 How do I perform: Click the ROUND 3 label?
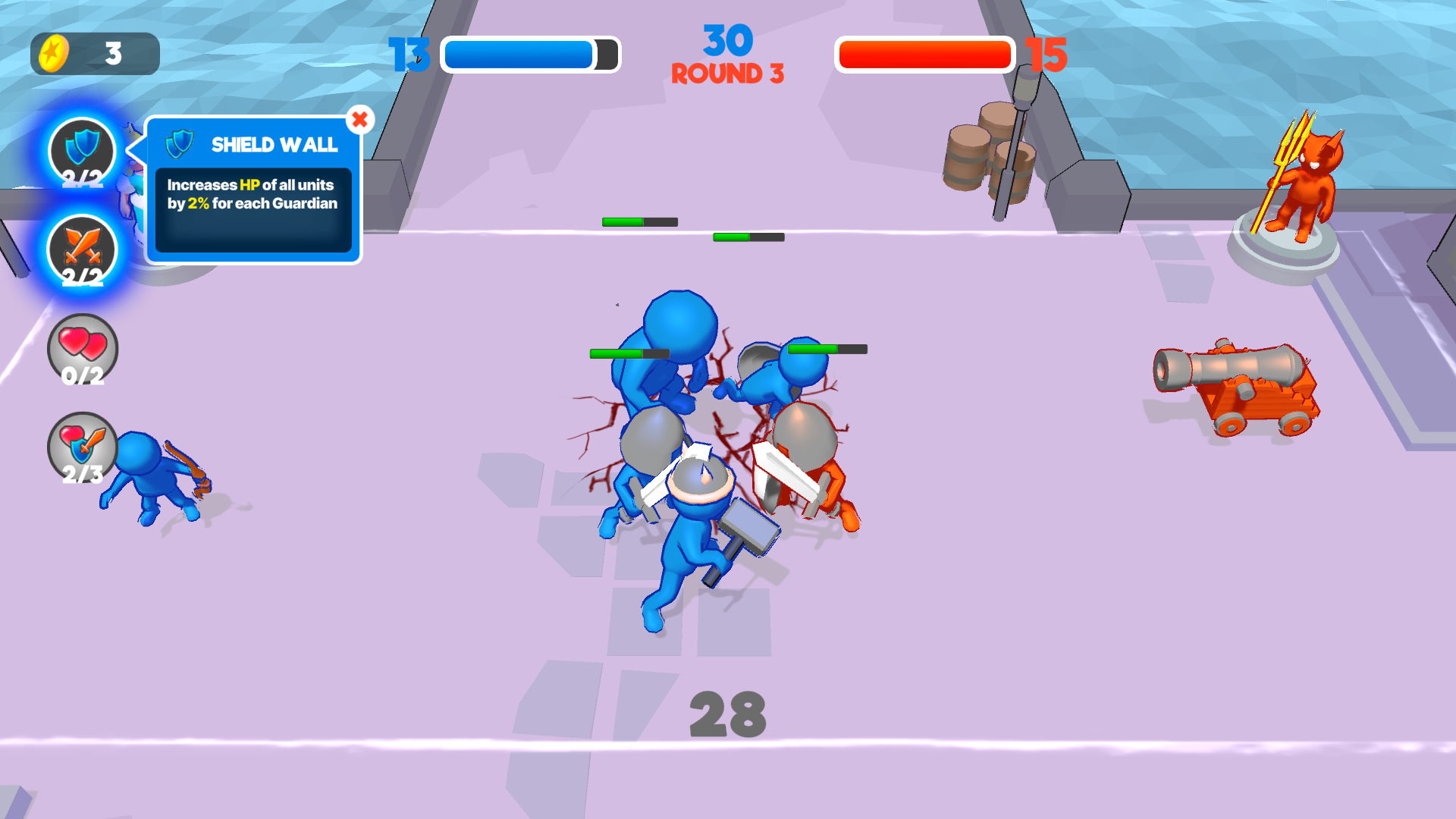click(727, 73)
